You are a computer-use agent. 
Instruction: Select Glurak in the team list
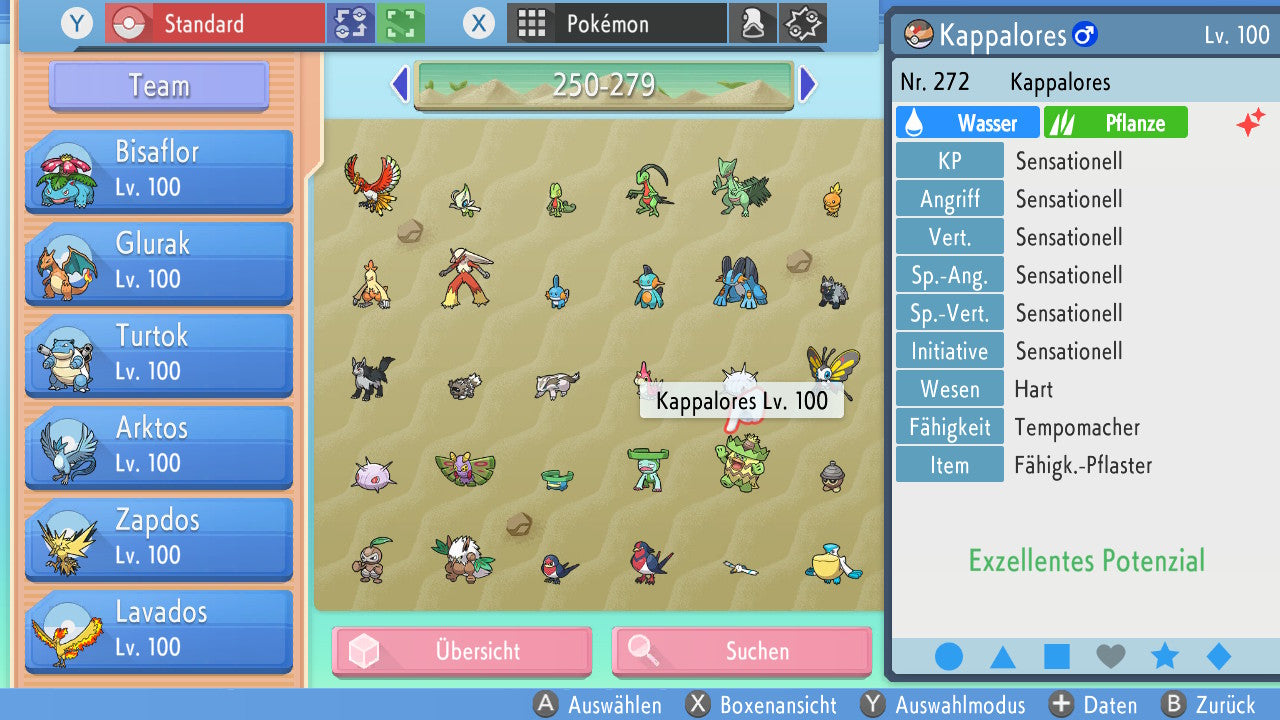pyautogui.click(x=159, y=262)
